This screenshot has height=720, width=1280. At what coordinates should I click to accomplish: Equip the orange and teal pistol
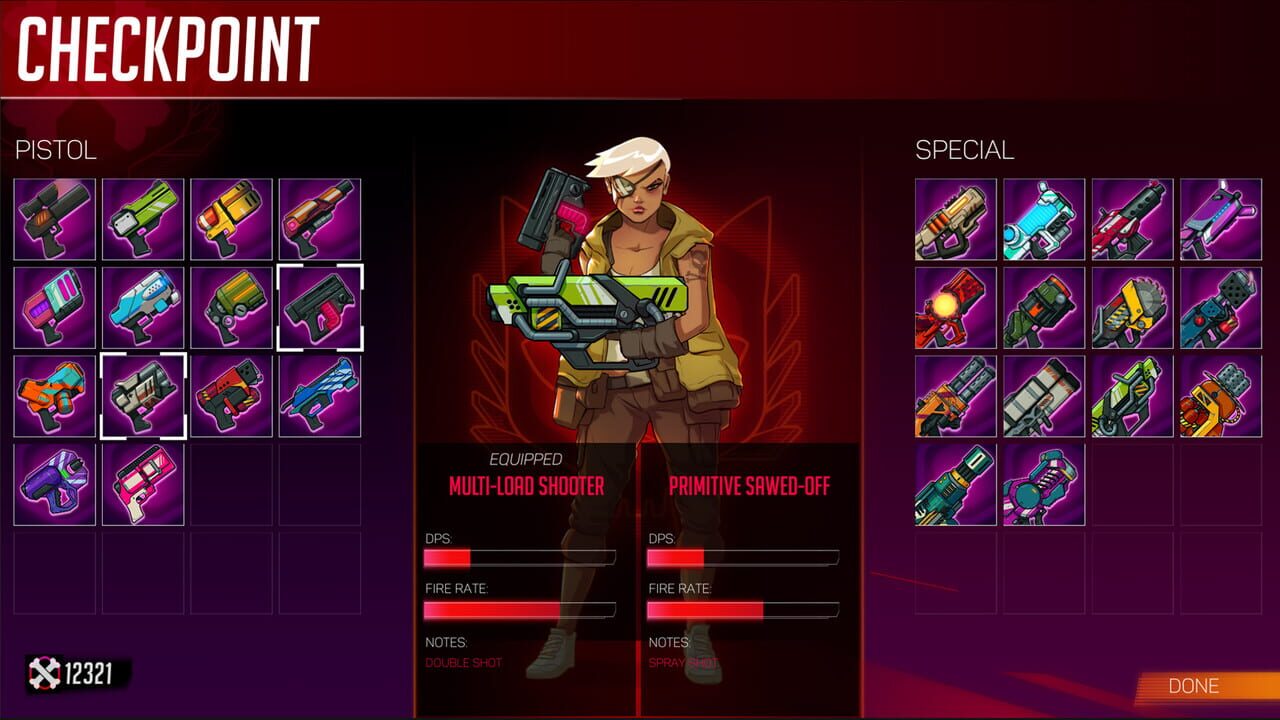coord(55,396)
